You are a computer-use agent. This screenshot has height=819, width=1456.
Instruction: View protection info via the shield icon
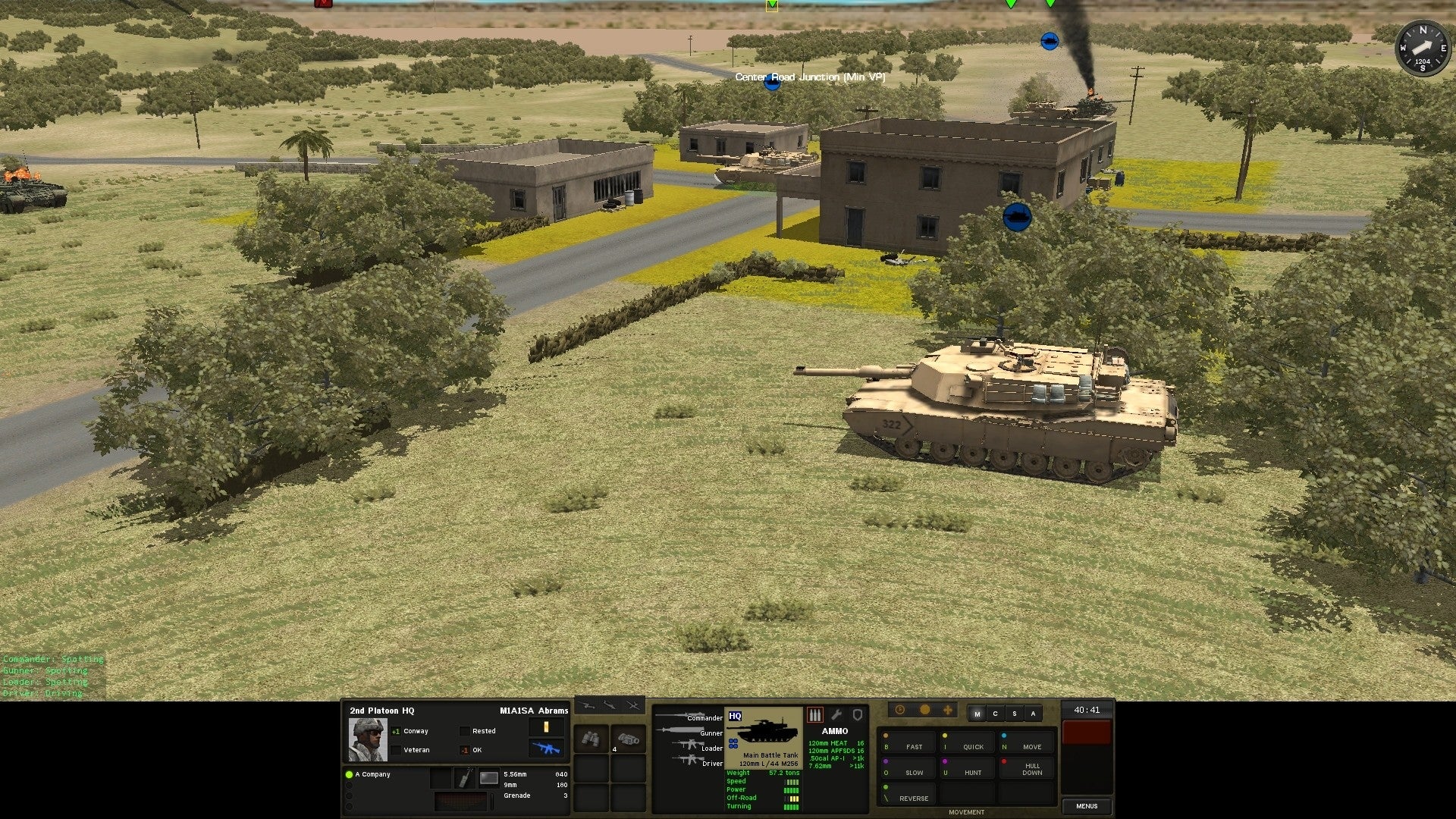coord(858,714)
